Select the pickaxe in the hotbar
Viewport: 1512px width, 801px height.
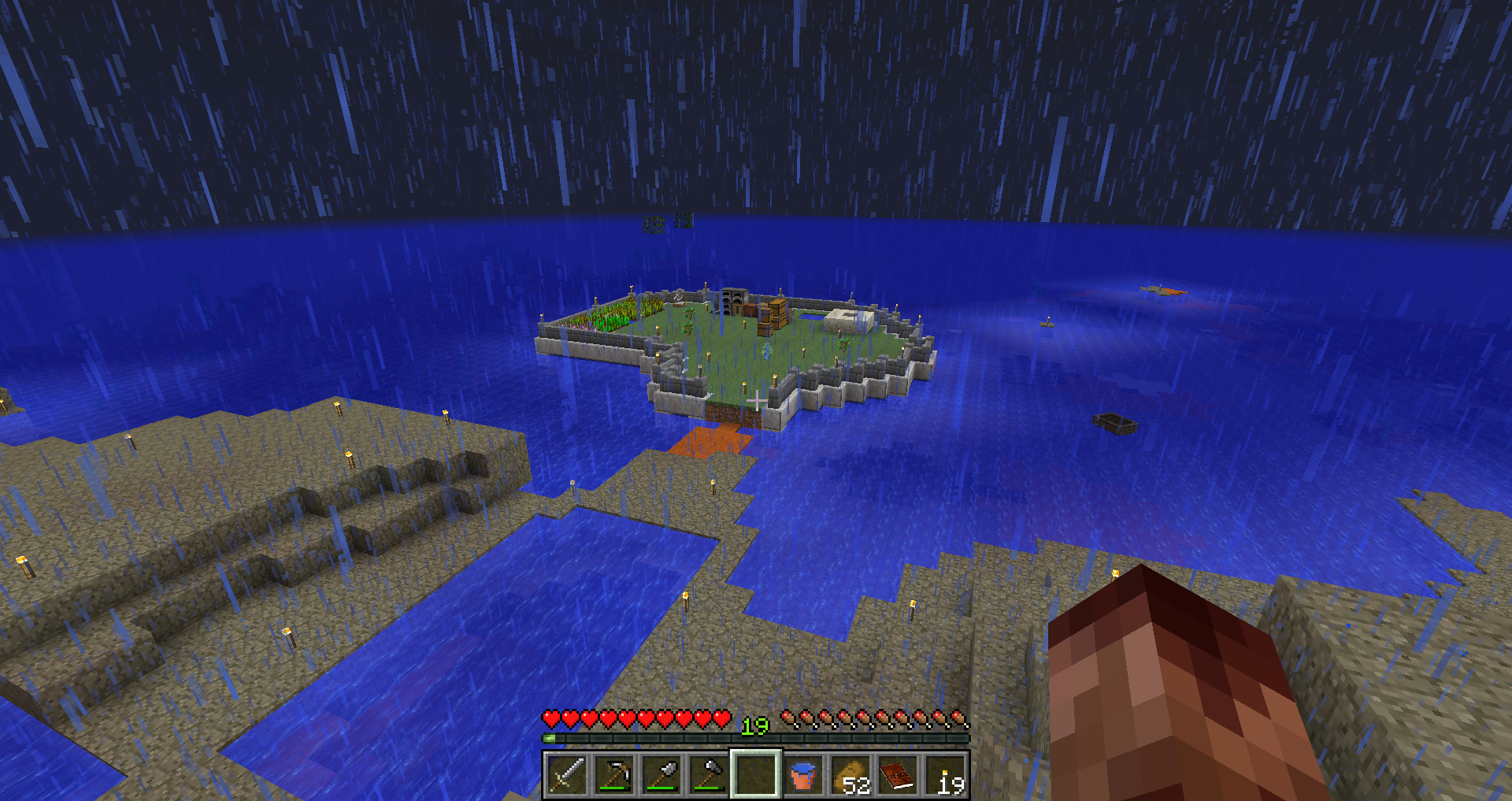(613, 775)
